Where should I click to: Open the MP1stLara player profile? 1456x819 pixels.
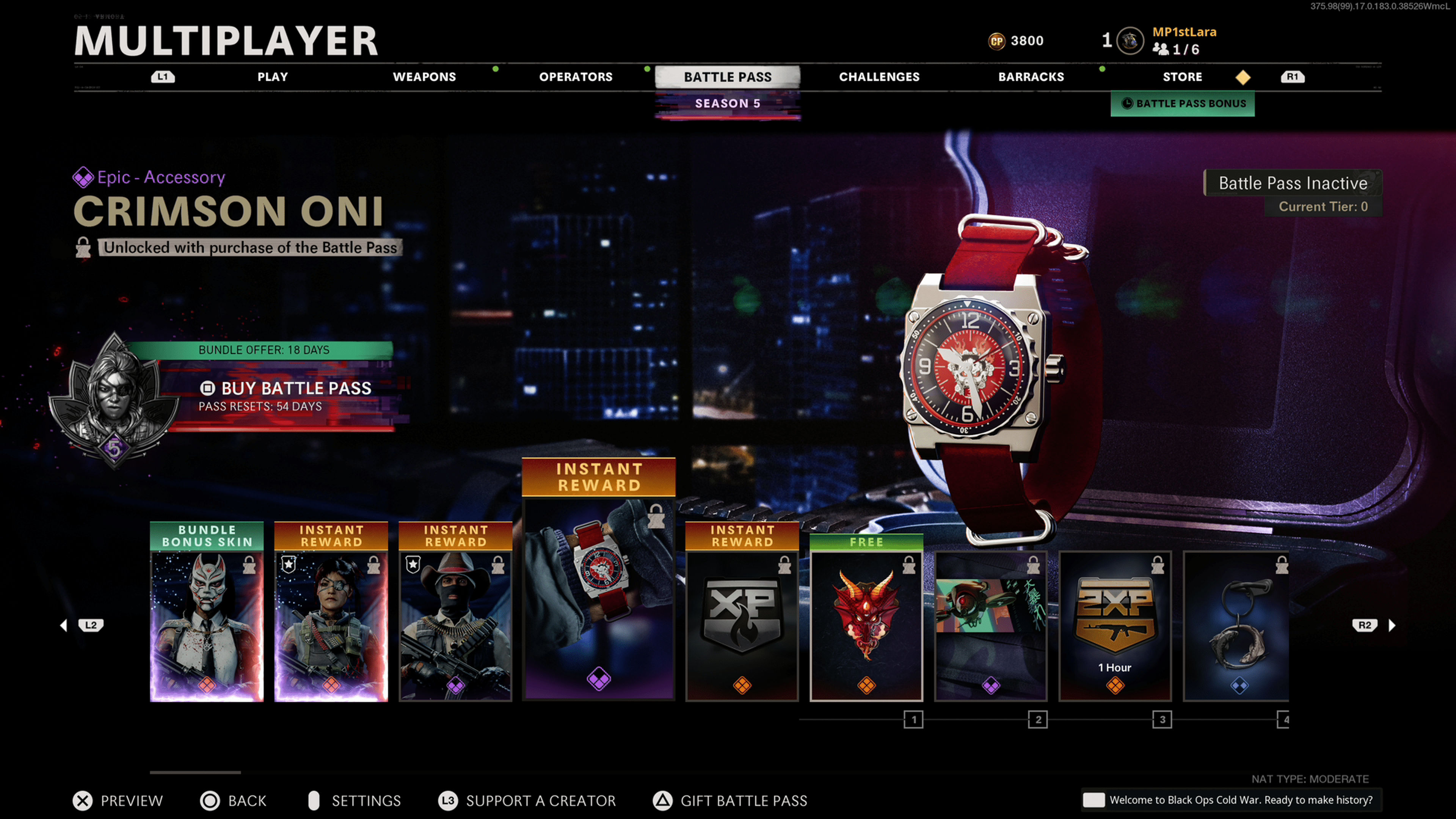click(1183, 33)
